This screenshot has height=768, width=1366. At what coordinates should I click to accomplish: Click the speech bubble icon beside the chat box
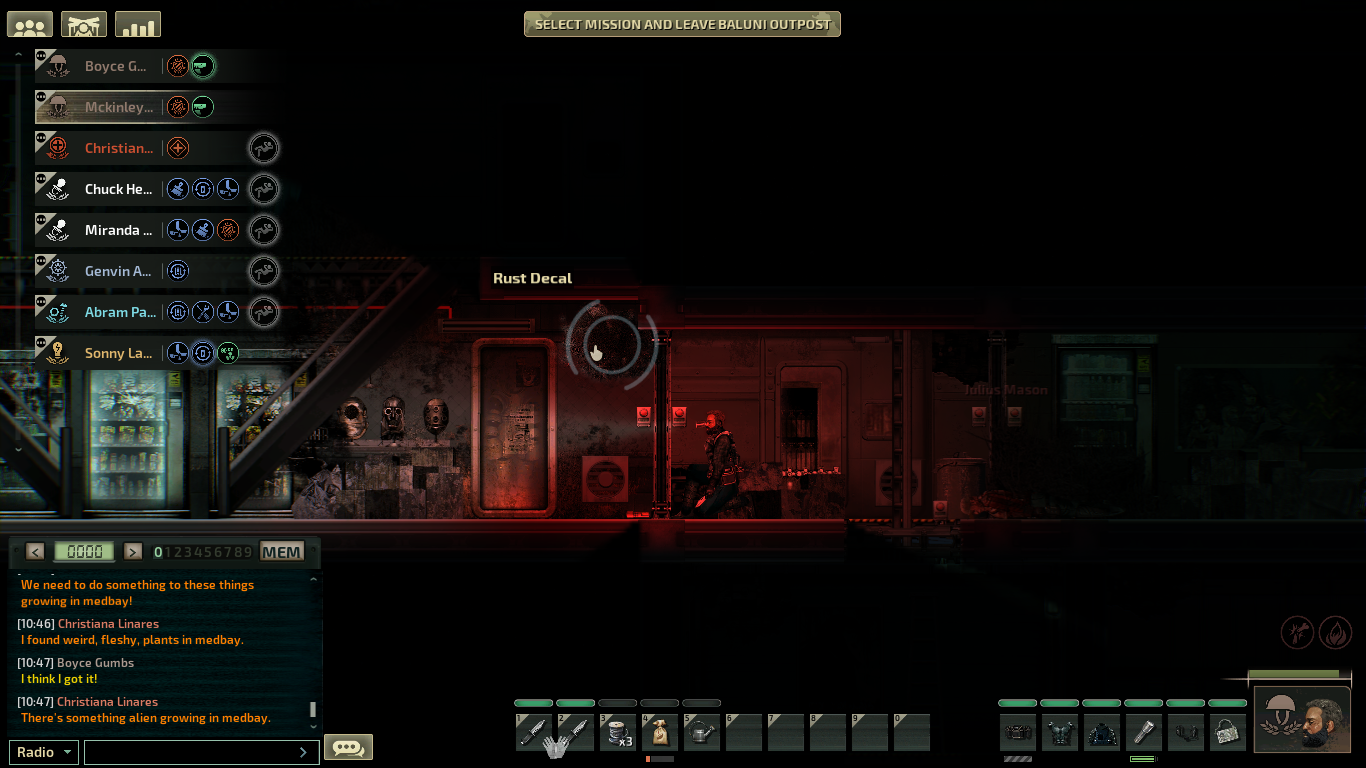pos(348,746)
